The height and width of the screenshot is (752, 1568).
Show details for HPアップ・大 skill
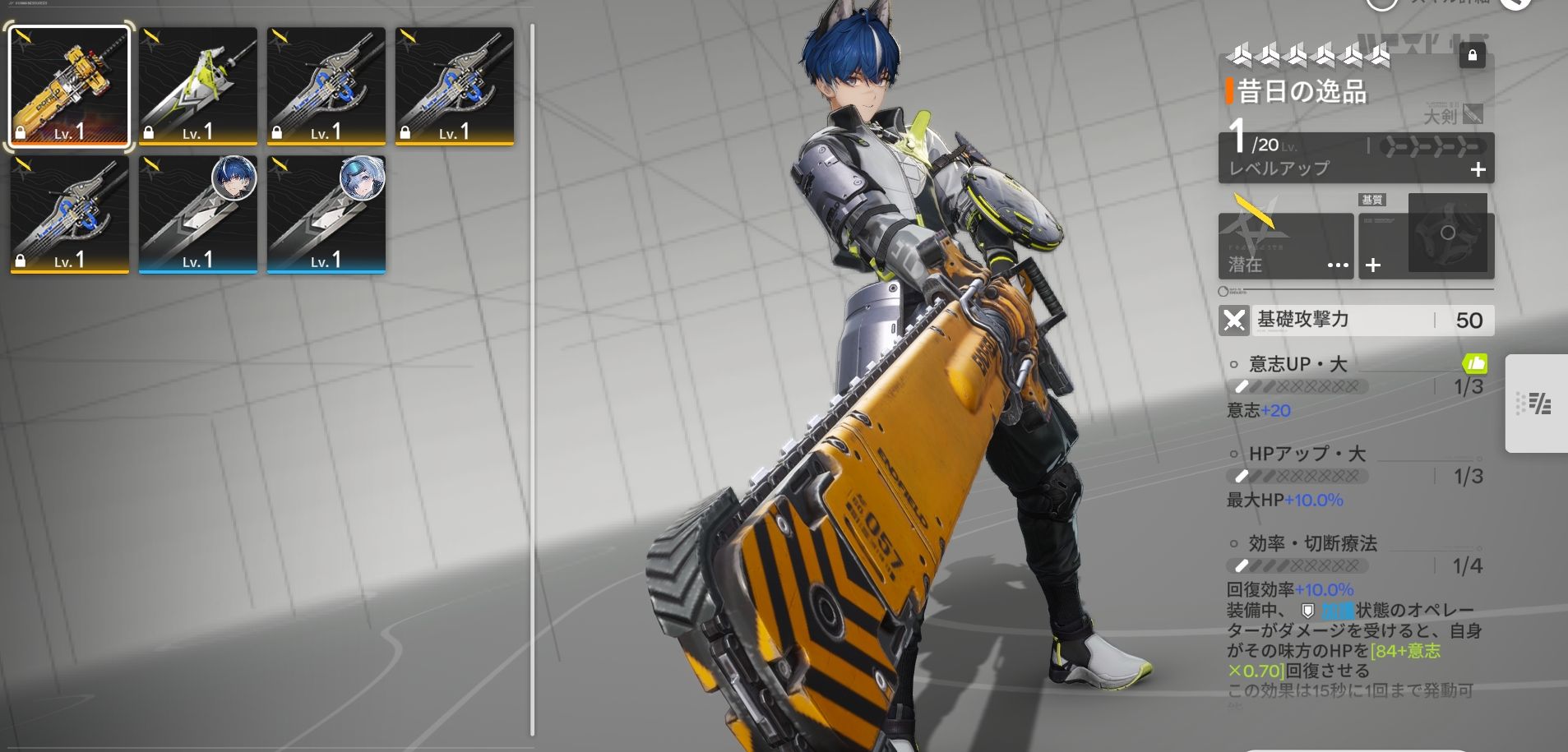coord(1307,454)
